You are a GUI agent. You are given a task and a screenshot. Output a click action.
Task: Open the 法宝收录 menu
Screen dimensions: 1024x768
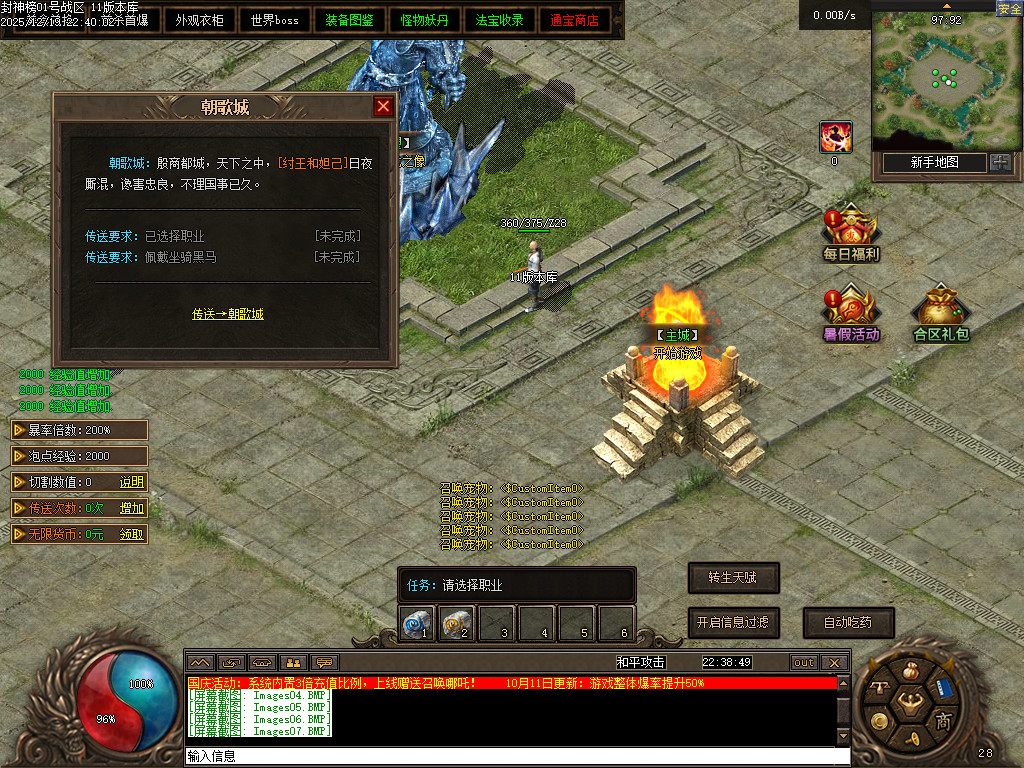point(499,20)
